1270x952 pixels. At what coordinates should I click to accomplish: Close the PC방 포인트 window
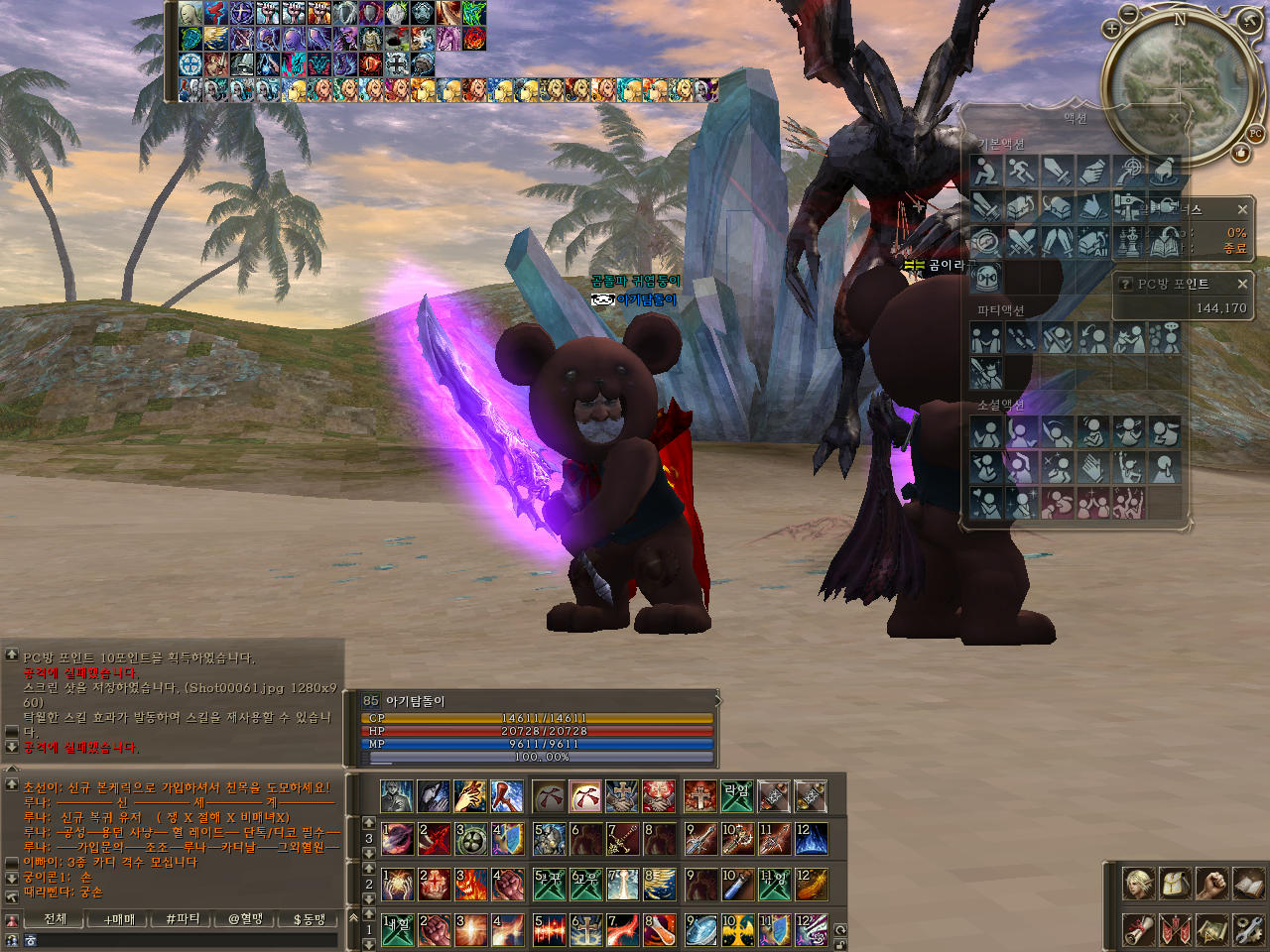tap(1242, 284)
